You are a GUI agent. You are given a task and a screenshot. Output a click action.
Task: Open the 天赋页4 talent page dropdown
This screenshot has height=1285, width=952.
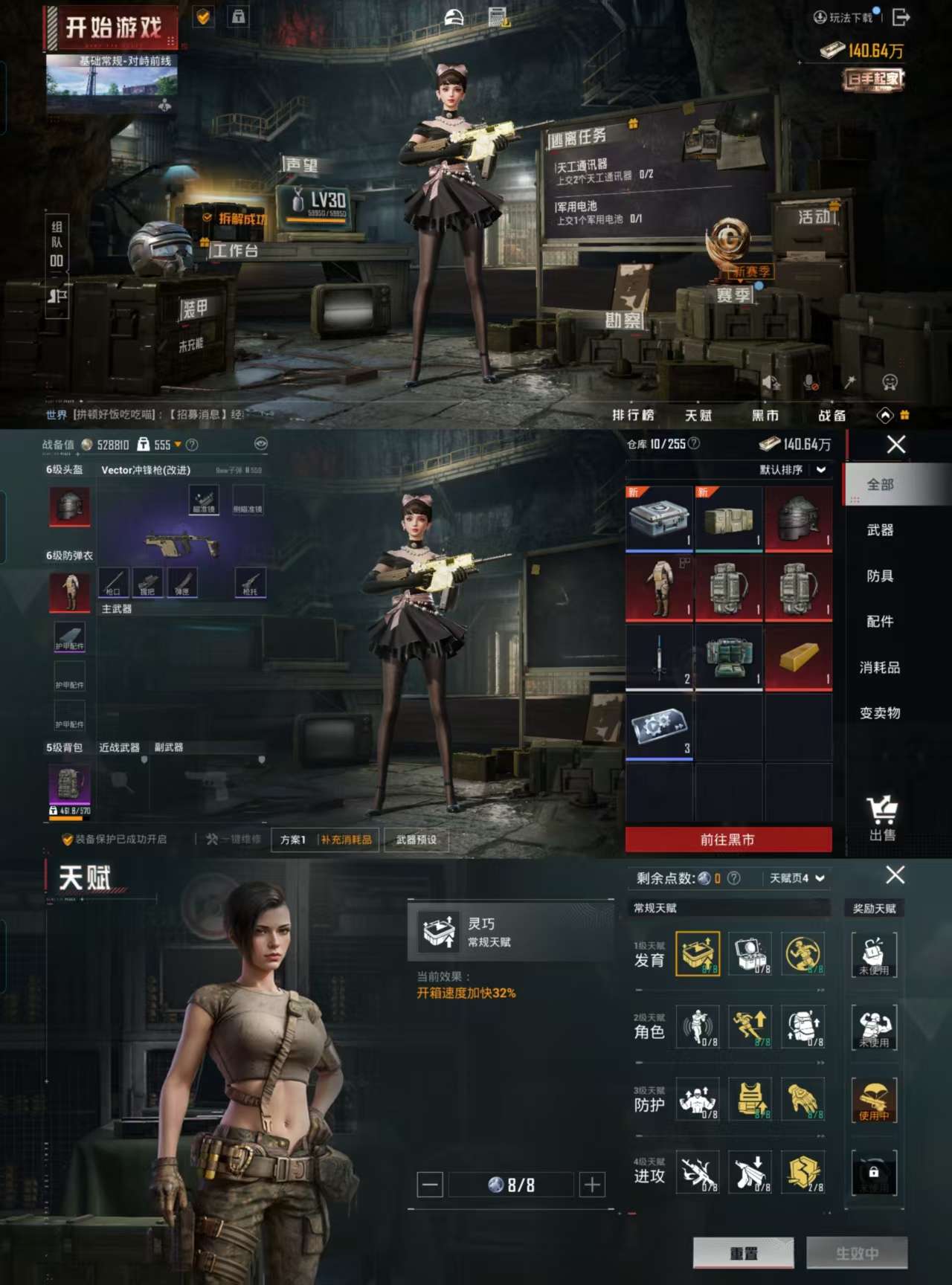click(797, 878)
